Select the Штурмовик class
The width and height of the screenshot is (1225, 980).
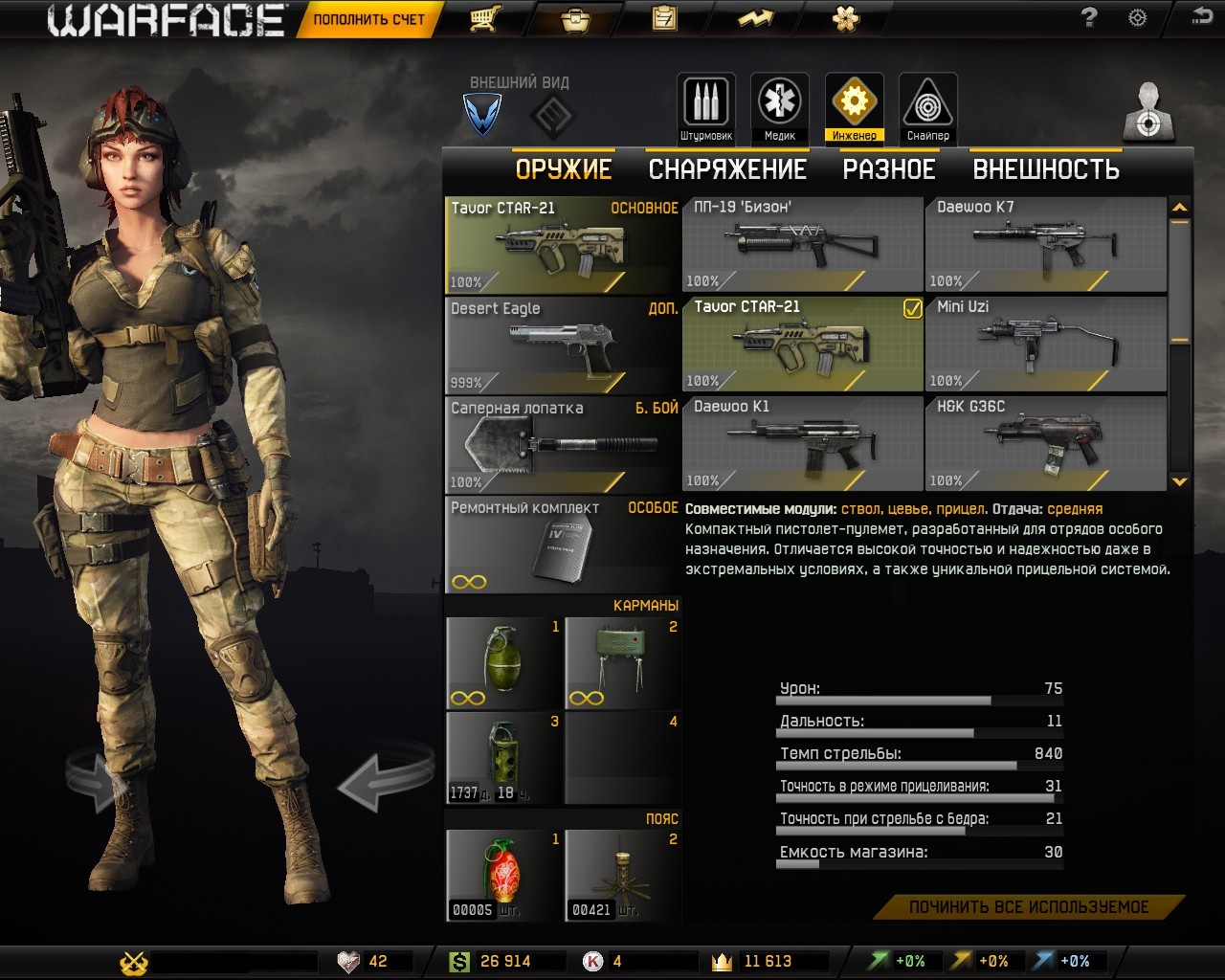coord(706,108)
